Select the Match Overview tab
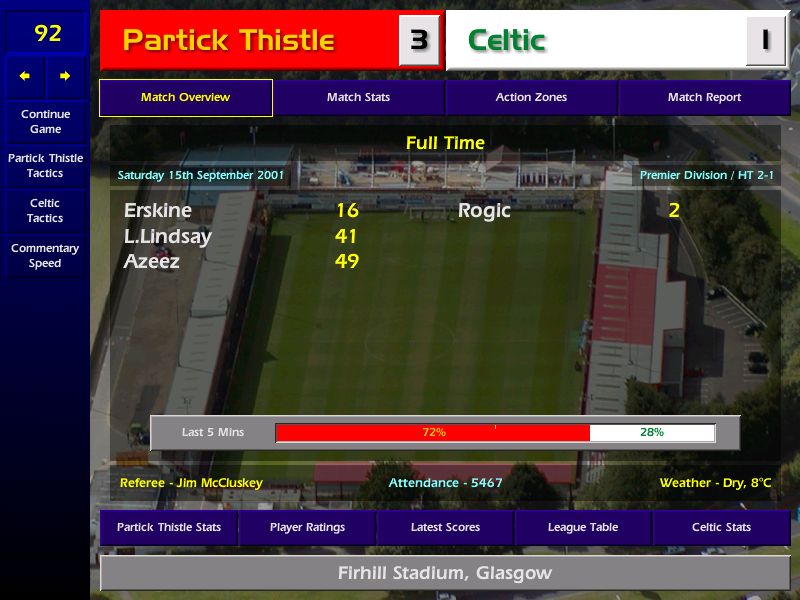 tap(185, 98)
